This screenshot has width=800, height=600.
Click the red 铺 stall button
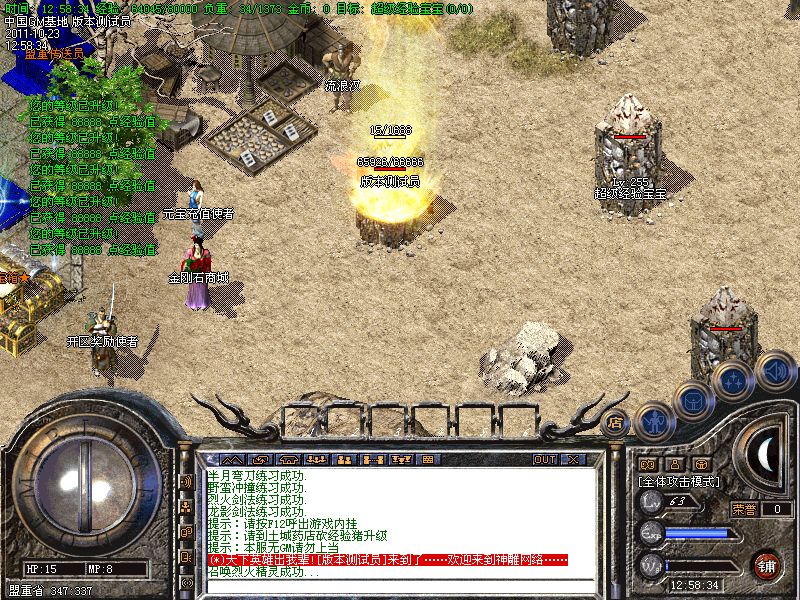coord(767,563)
